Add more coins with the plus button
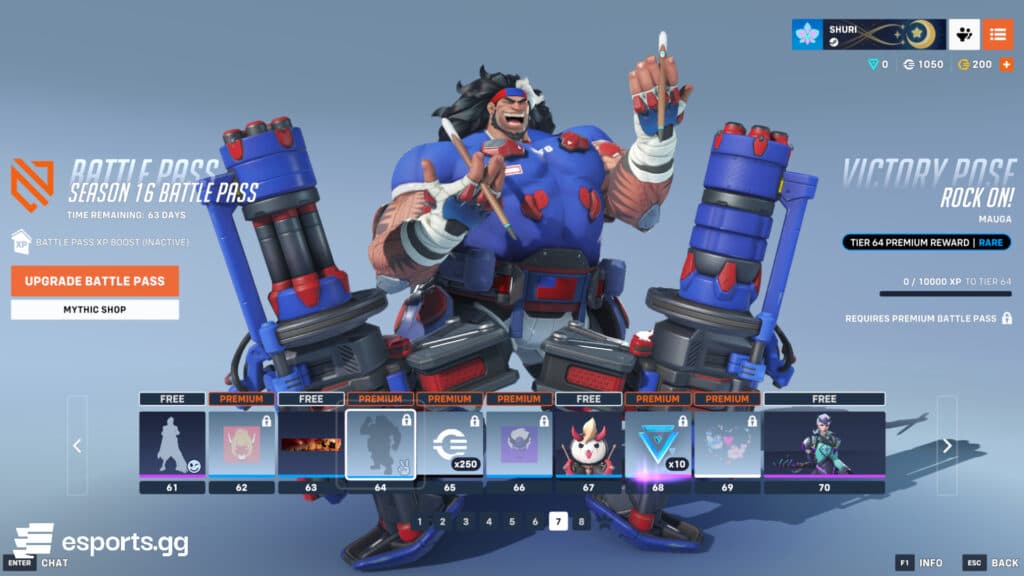 coord(1006,64)
